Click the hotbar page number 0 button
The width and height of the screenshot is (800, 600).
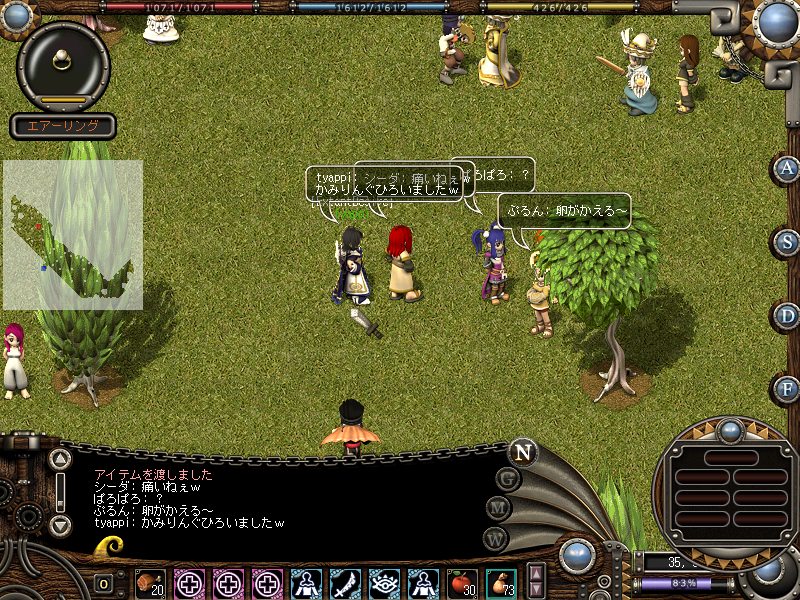tap(104, 583)
